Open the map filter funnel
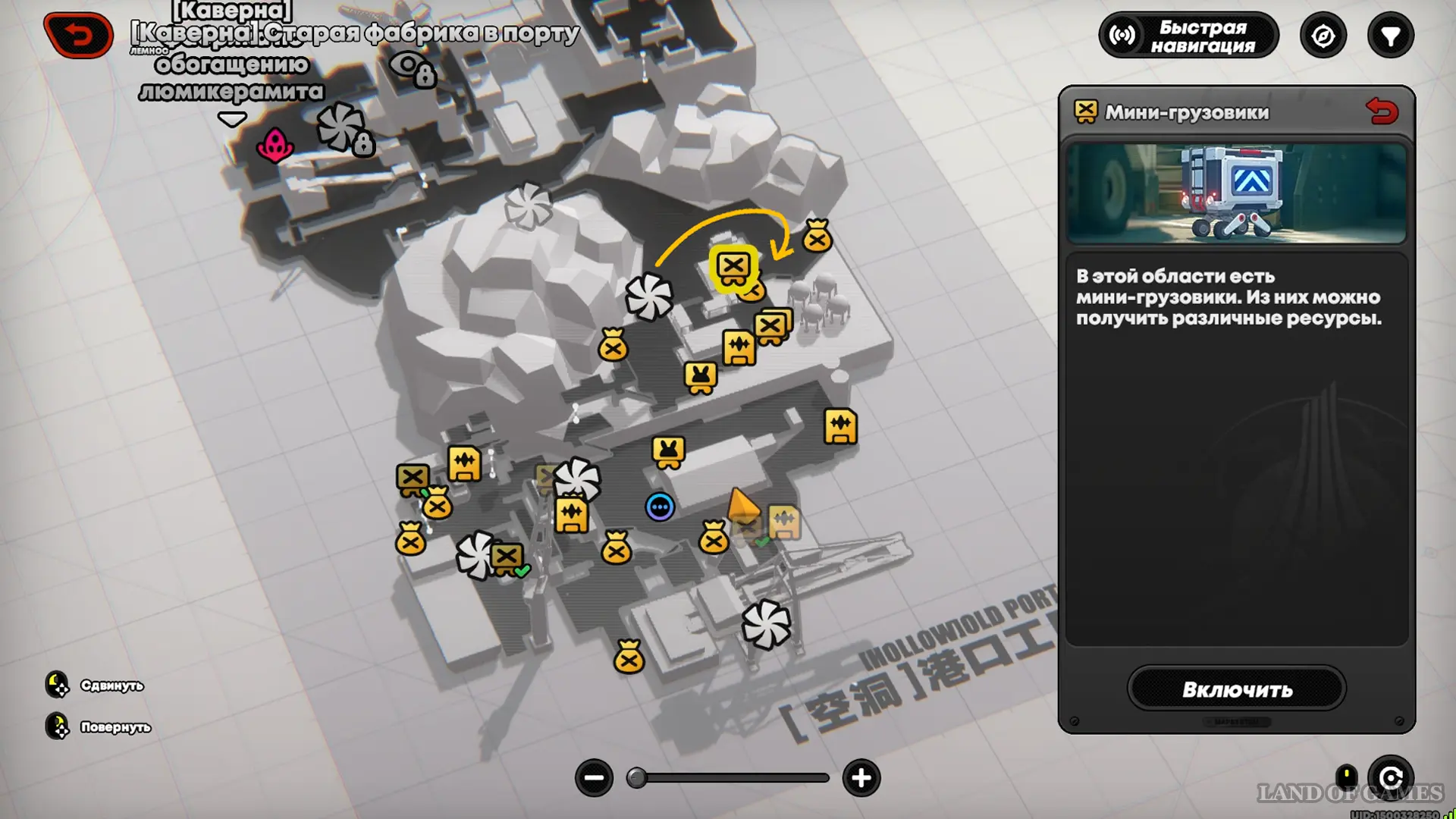The image size is (1456, 819). pyautogui.click(x=1390, y=36)
